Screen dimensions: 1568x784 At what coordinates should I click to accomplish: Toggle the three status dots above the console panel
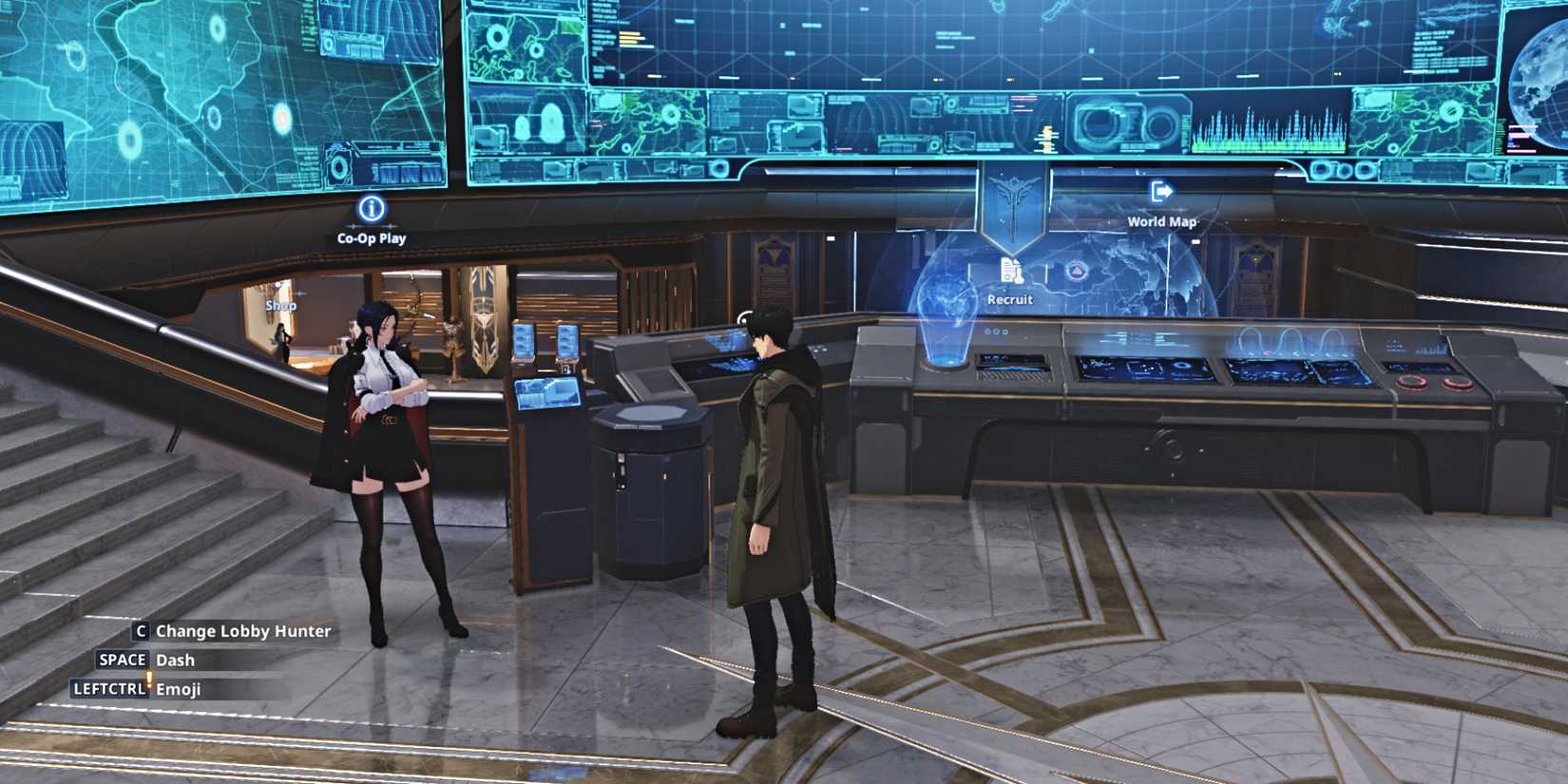pyautogui.click(x=996, y=333)
